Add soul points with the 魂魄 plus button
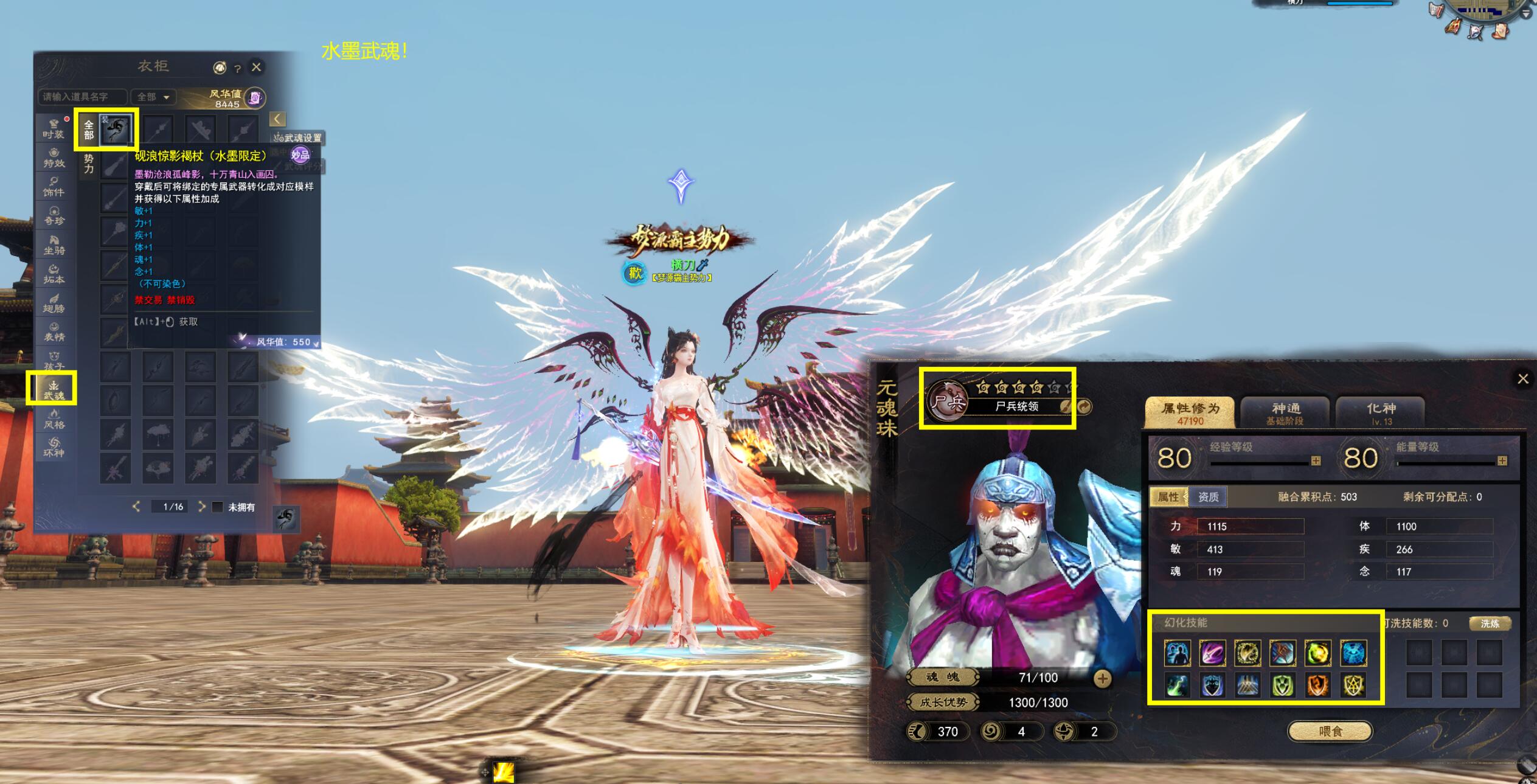The width and height of the screenshot is (1537, 784). (1102, 678)
